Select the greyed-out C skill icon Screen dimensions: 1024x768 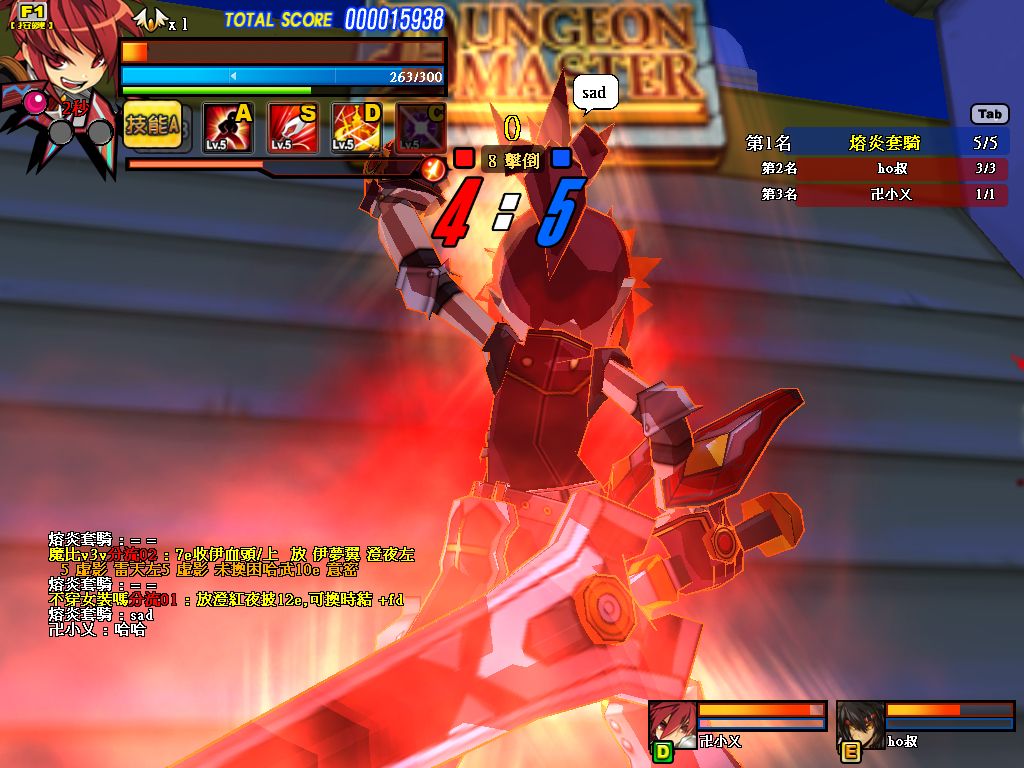click(x=420, y=128)
